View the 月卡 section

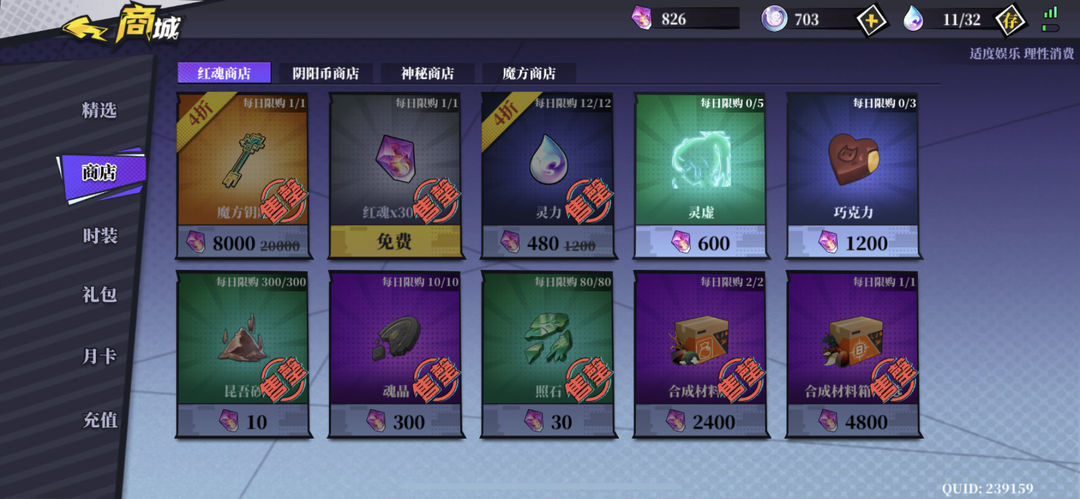[x=99, y=356]
